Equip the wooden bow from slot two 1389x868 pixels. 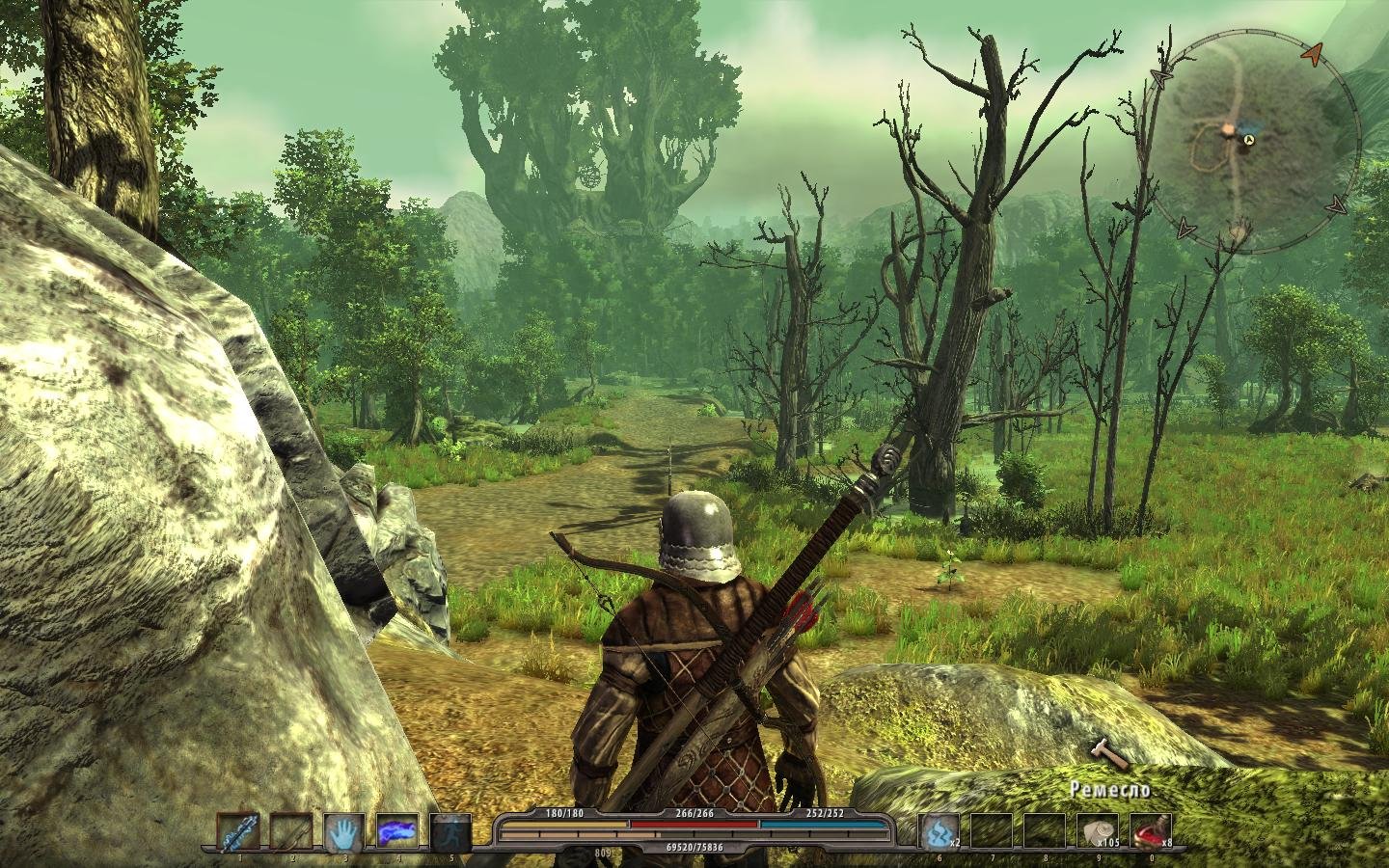click(x=290, y=832)
